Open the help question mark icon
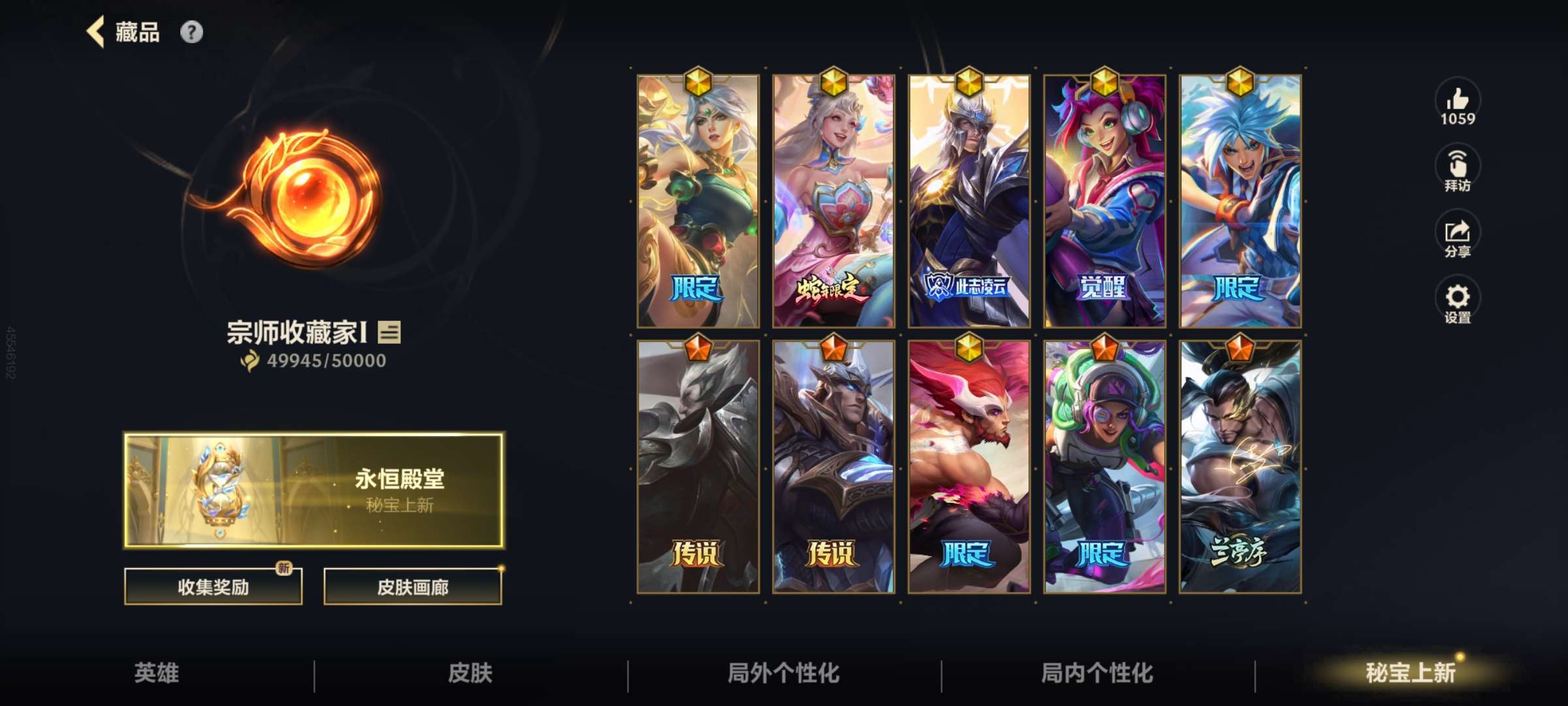Image resolution: width=1568 pixels, height=706 pixels. (190, 32)
